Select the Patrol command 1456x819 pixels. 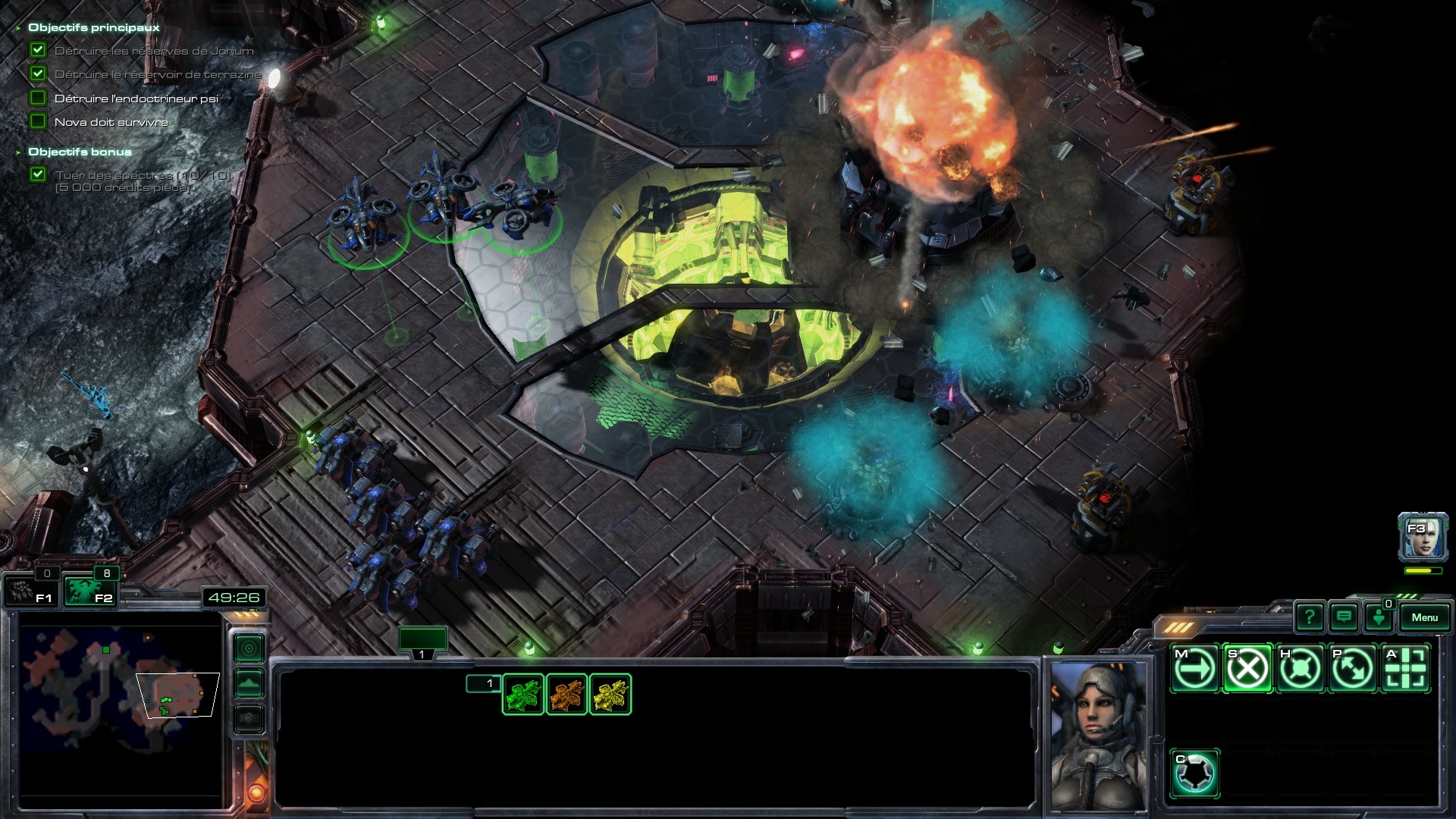pyautogui.click(x=1353, y=669)
